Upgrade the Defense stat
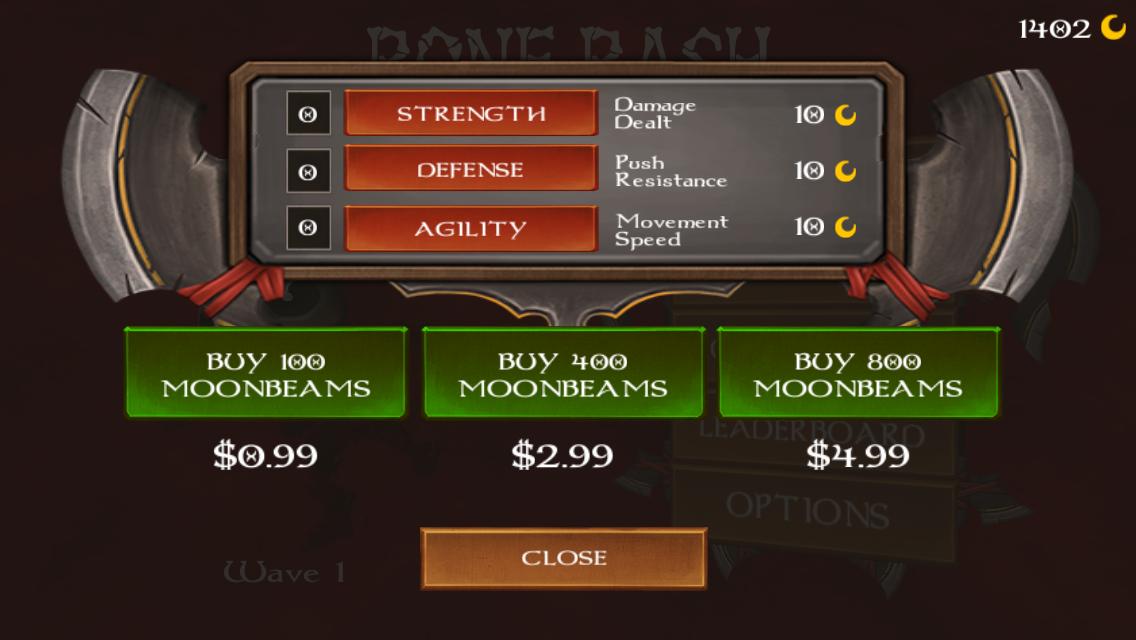Screen dimensions: 1136x640 (x=471, y=170)
